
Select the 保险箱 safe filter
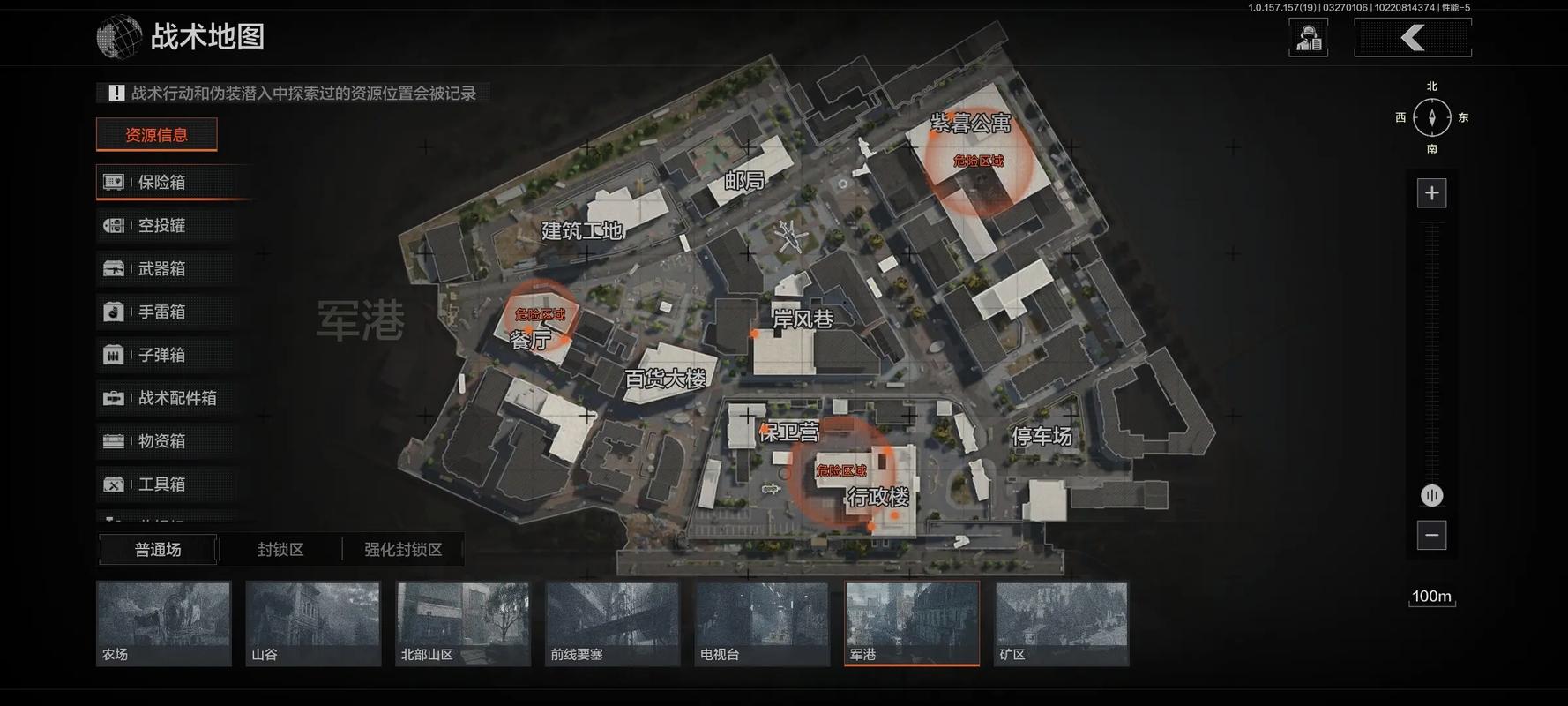pos(161,182)
